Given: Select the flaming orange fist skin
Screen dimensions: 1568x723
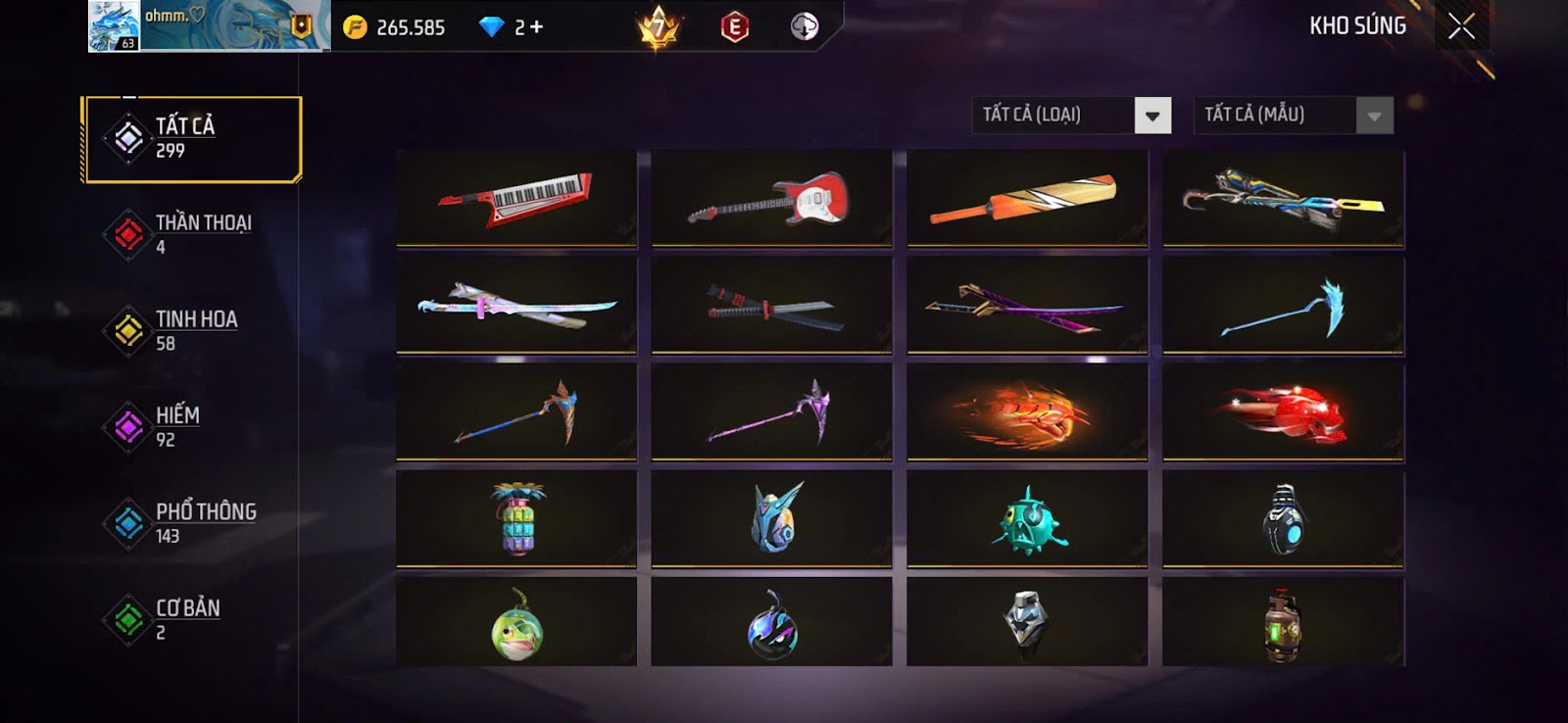Looking at the screenshot, I should point(1026,413).
